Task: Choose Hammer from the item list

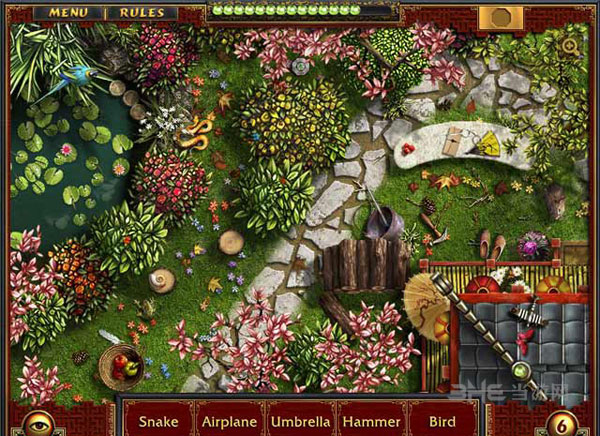Action: [x=371, y=421]
